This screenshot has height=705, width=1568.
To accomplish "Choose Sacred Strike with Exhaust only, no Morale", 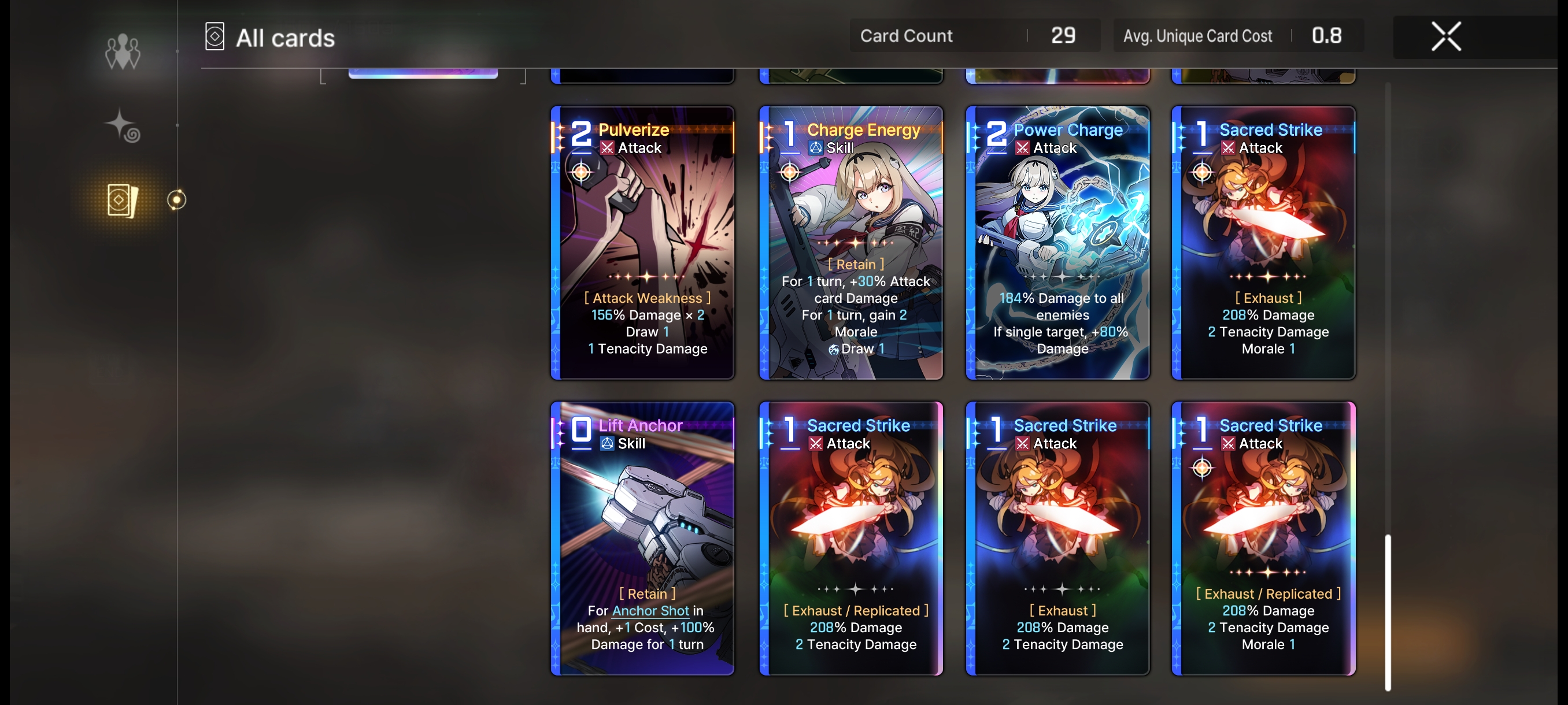I will pos(1057,538).
